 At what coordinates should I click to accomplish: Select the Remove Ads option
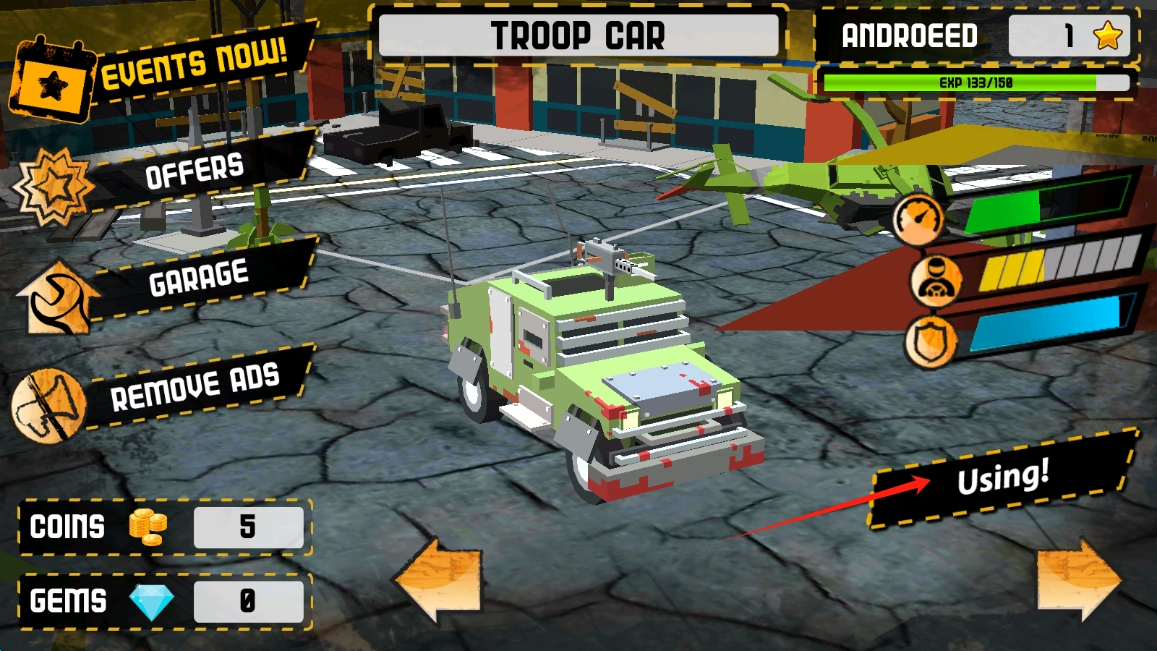[195, 384]
